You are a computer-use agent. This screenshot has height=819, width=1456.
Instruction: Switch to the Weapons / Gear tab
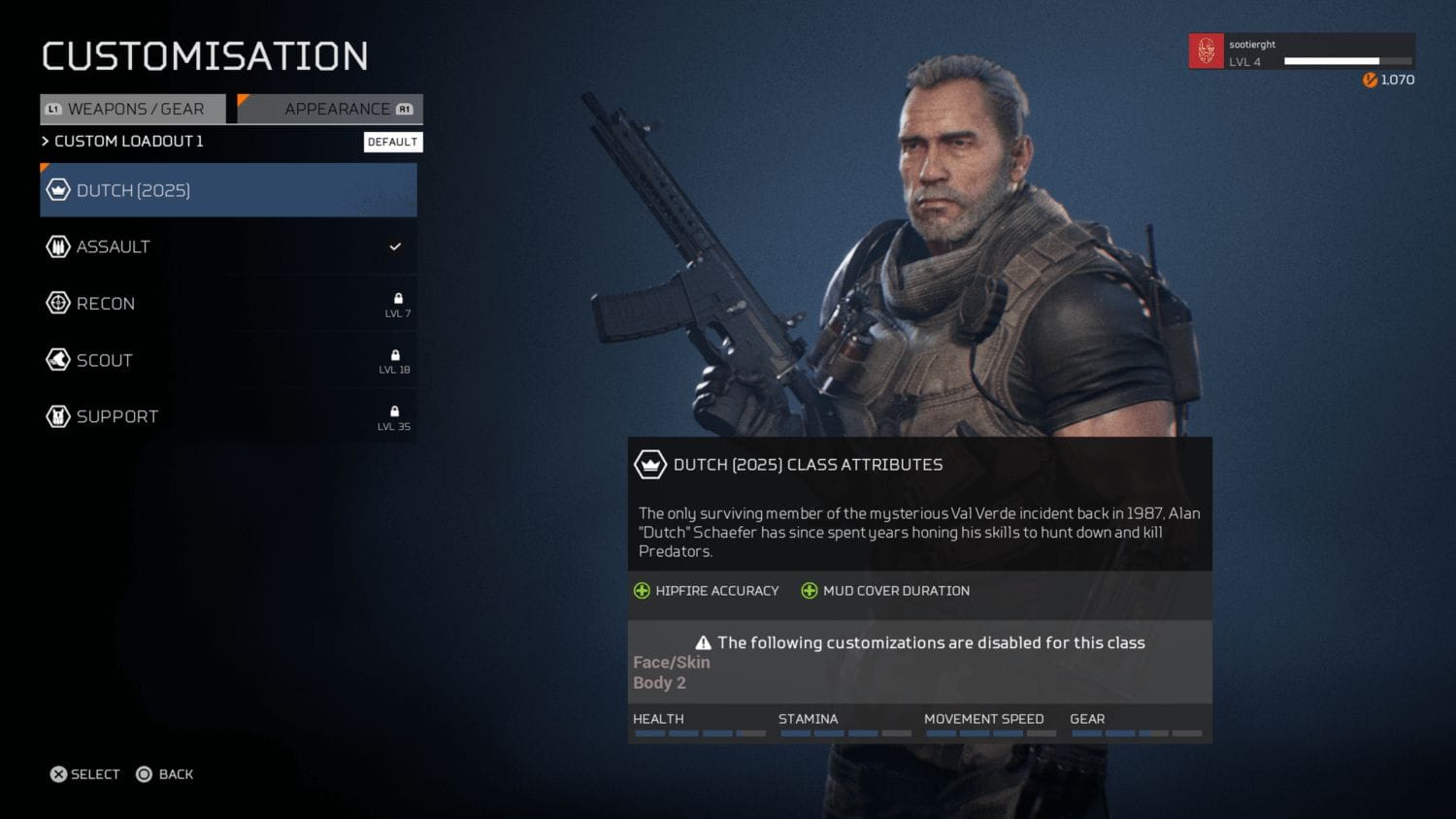click(133, 109)
